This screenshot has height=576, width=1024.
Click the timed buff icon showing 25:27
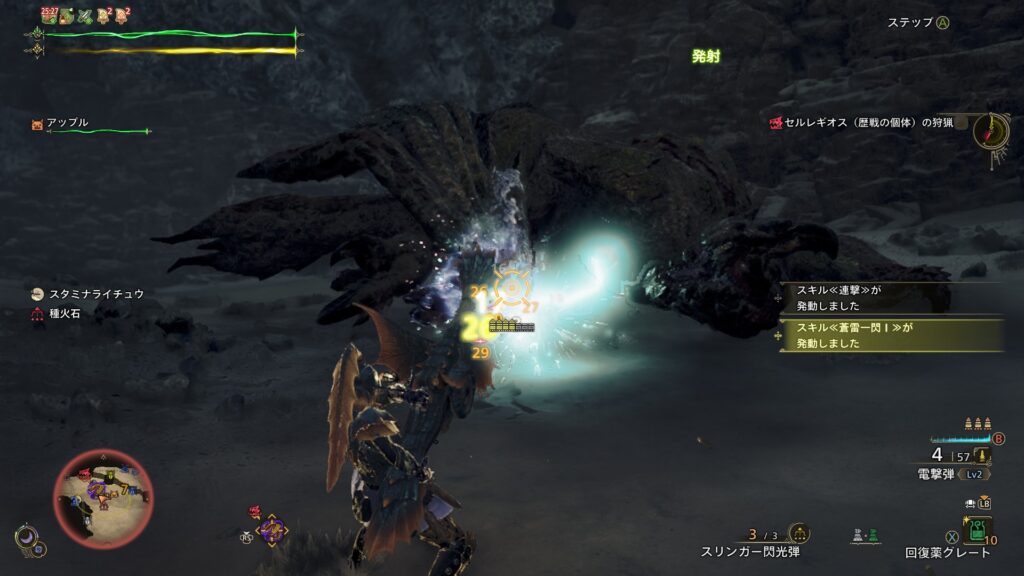point(49,15)
